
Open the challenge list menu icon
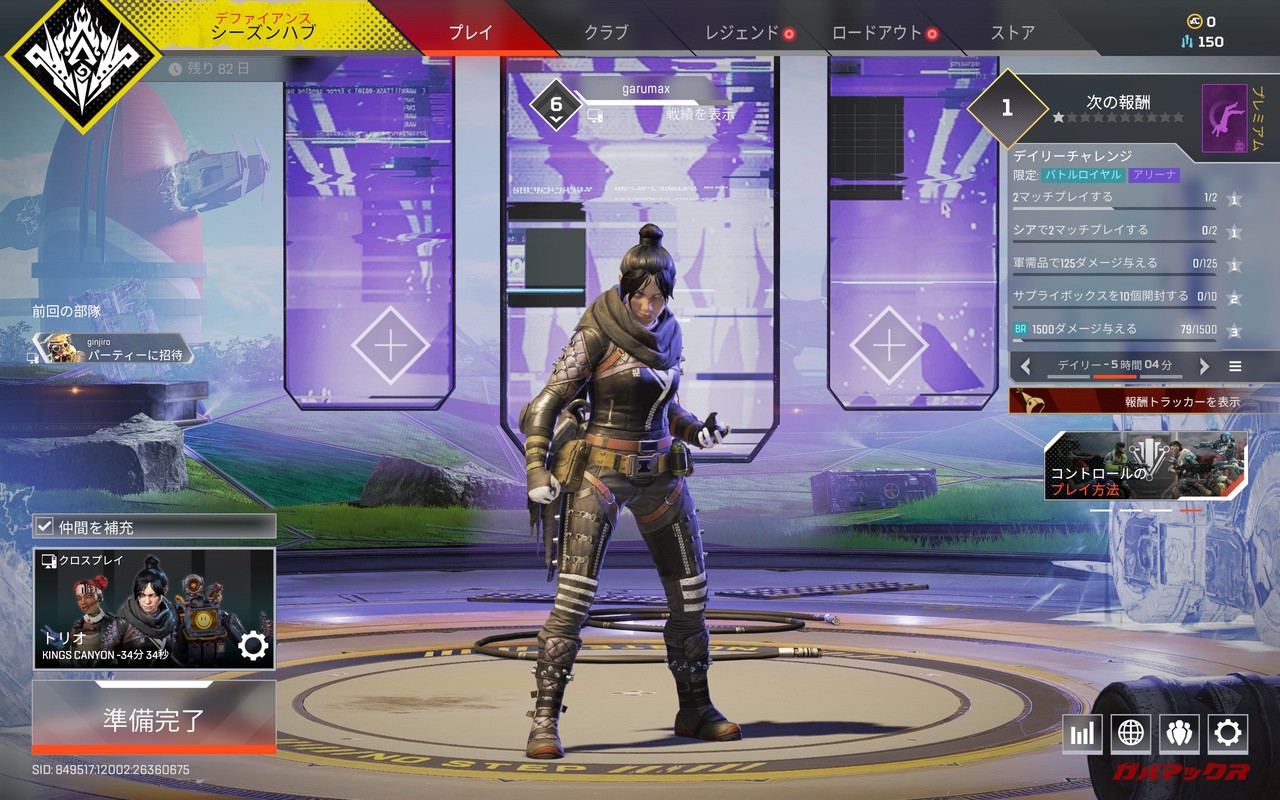(x=1235, y=366)
